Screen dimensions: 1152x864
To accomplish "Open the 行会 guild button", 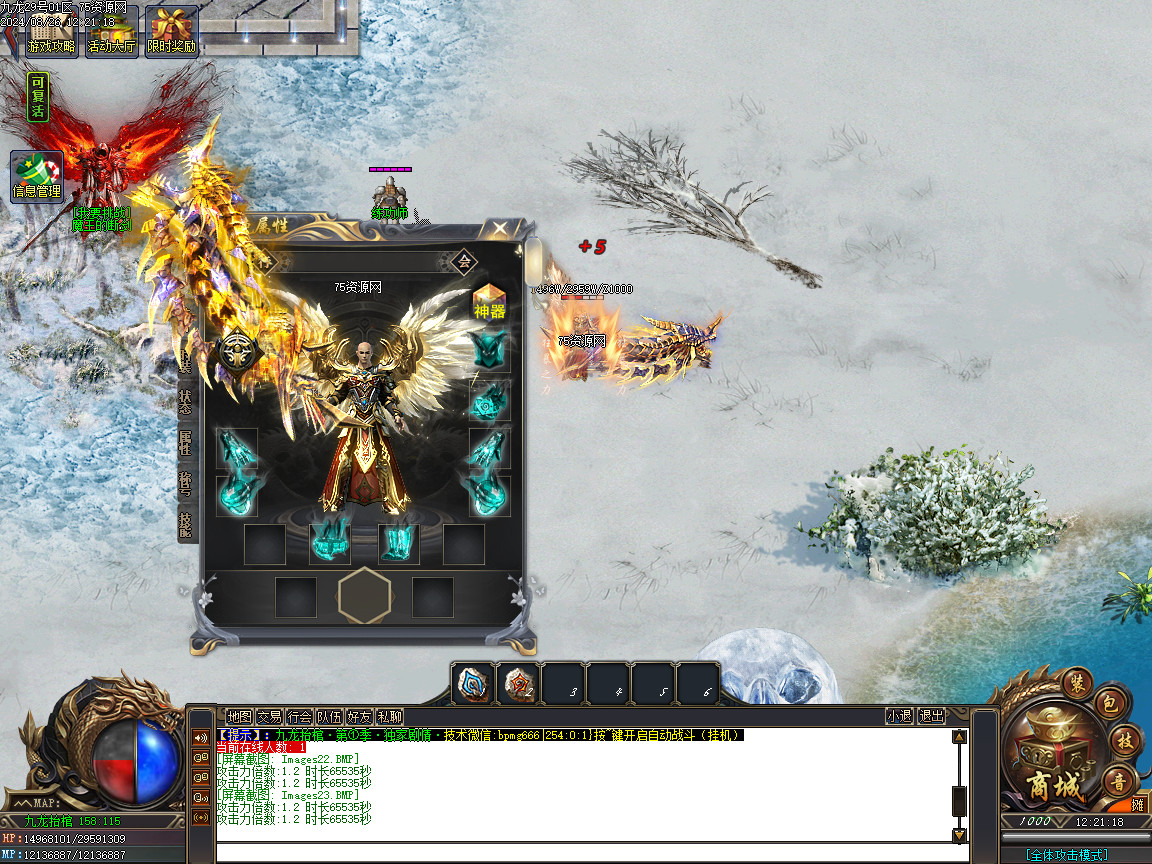I will click(x=299, y=716).
